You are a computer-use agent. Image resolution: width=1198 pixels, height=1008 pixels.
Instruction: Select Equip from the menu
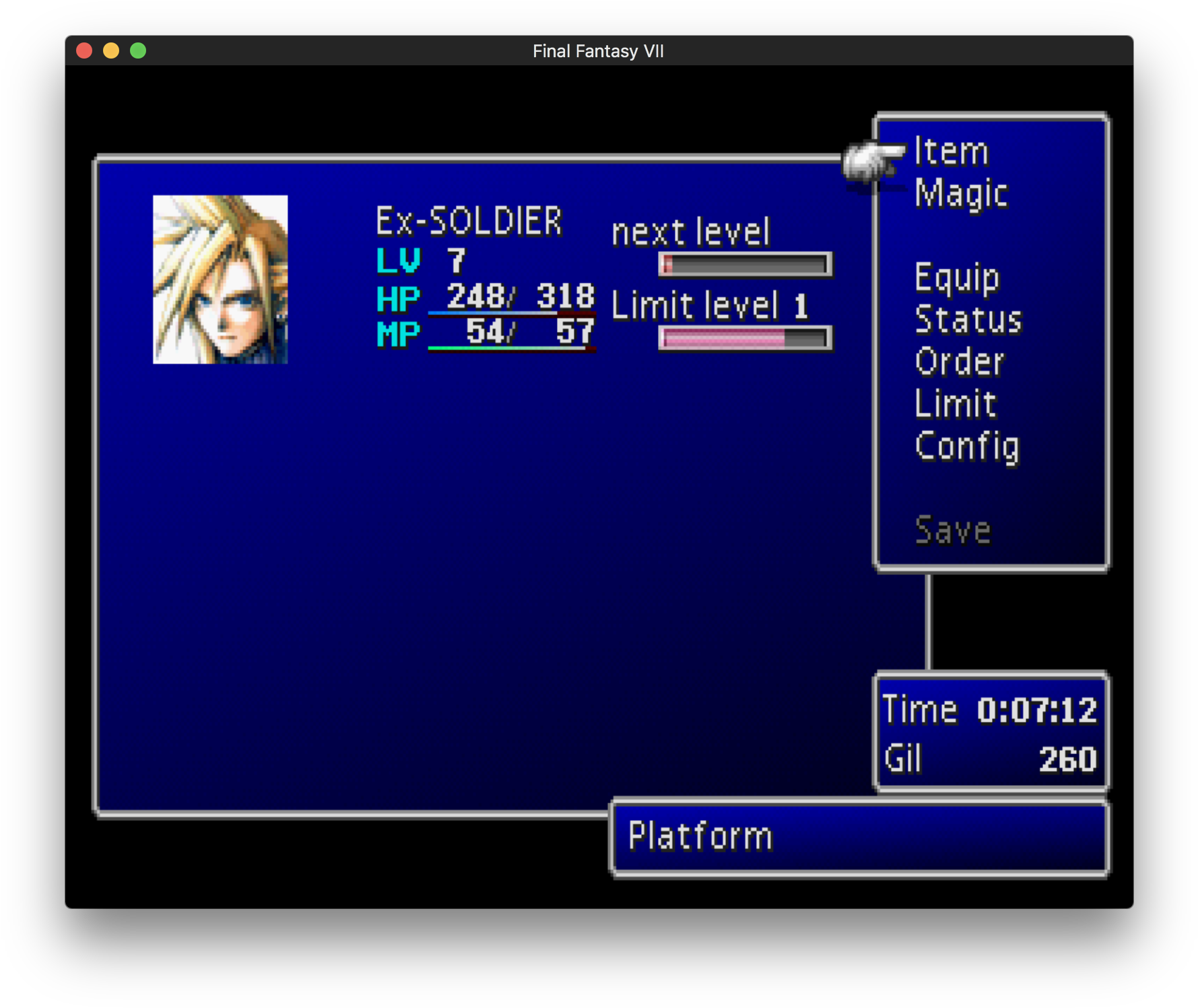pyautogui.click(x=956, y=277)
